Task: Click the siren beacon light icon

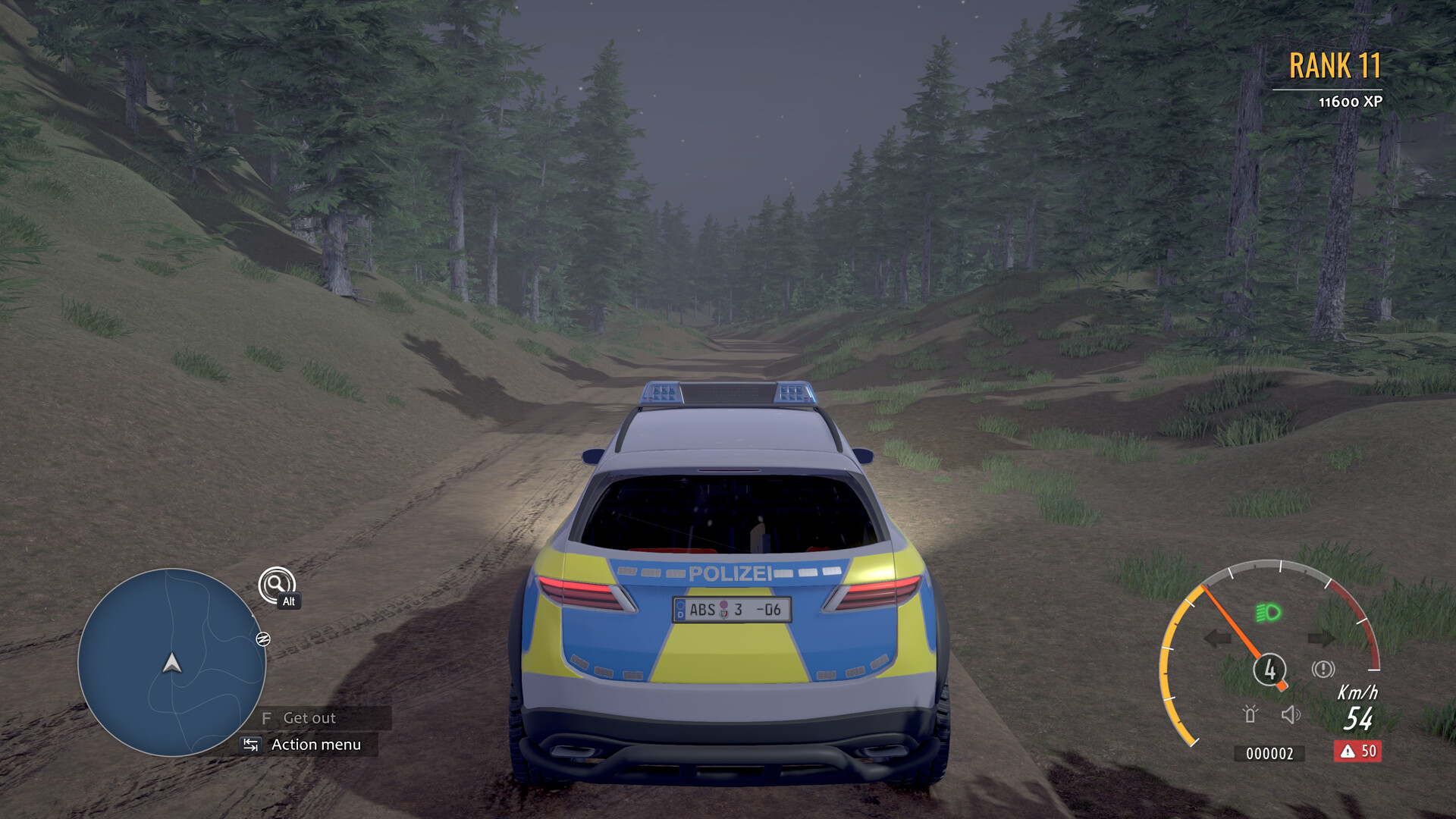Action: (1250, 714)
